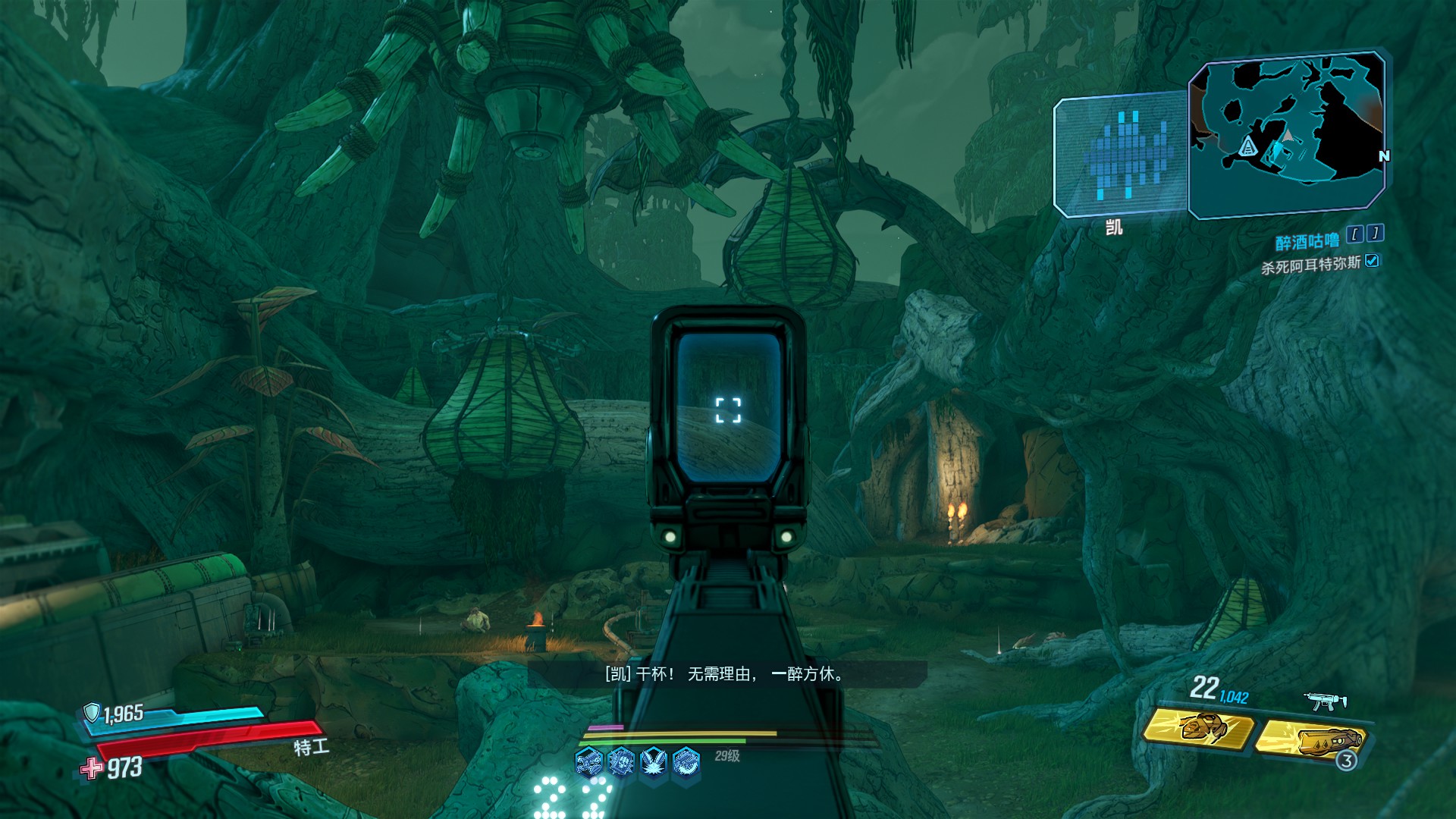Click the red health cross icon
The image size is (1456, 819).
pyautogui.click(x=92, y=768)
